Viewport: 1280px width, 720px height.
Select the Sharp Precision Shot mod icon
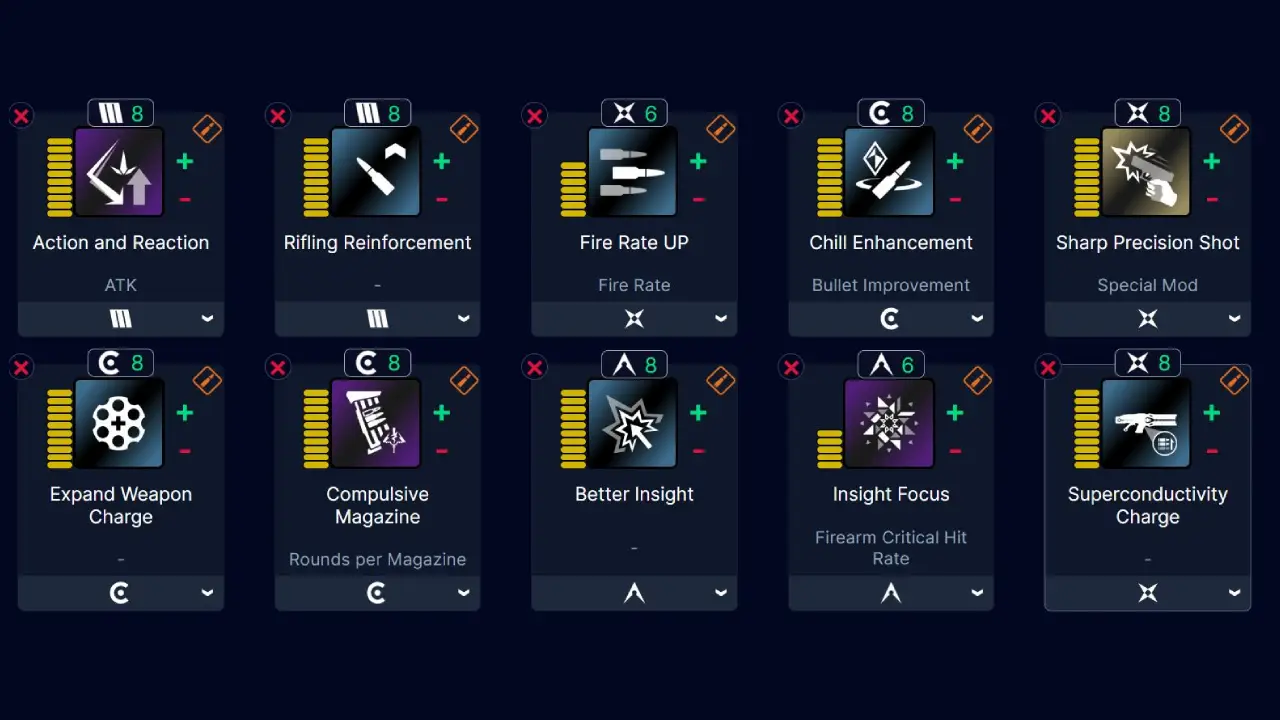(x=1147, y=172)
